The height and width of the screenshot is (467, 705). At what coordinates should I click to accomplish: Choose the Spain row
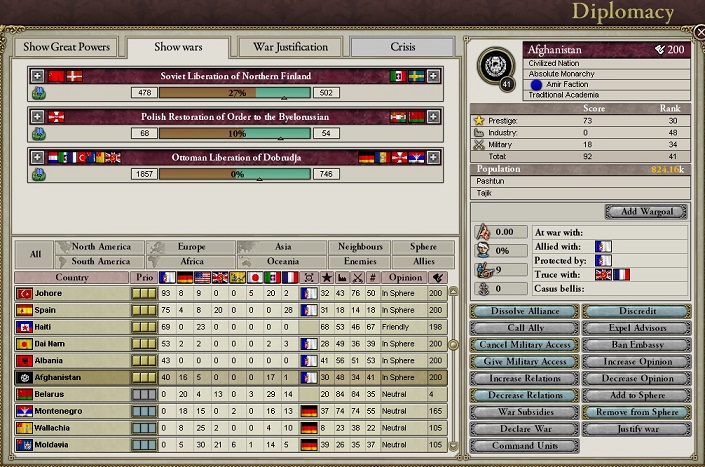tap(70, 310)
